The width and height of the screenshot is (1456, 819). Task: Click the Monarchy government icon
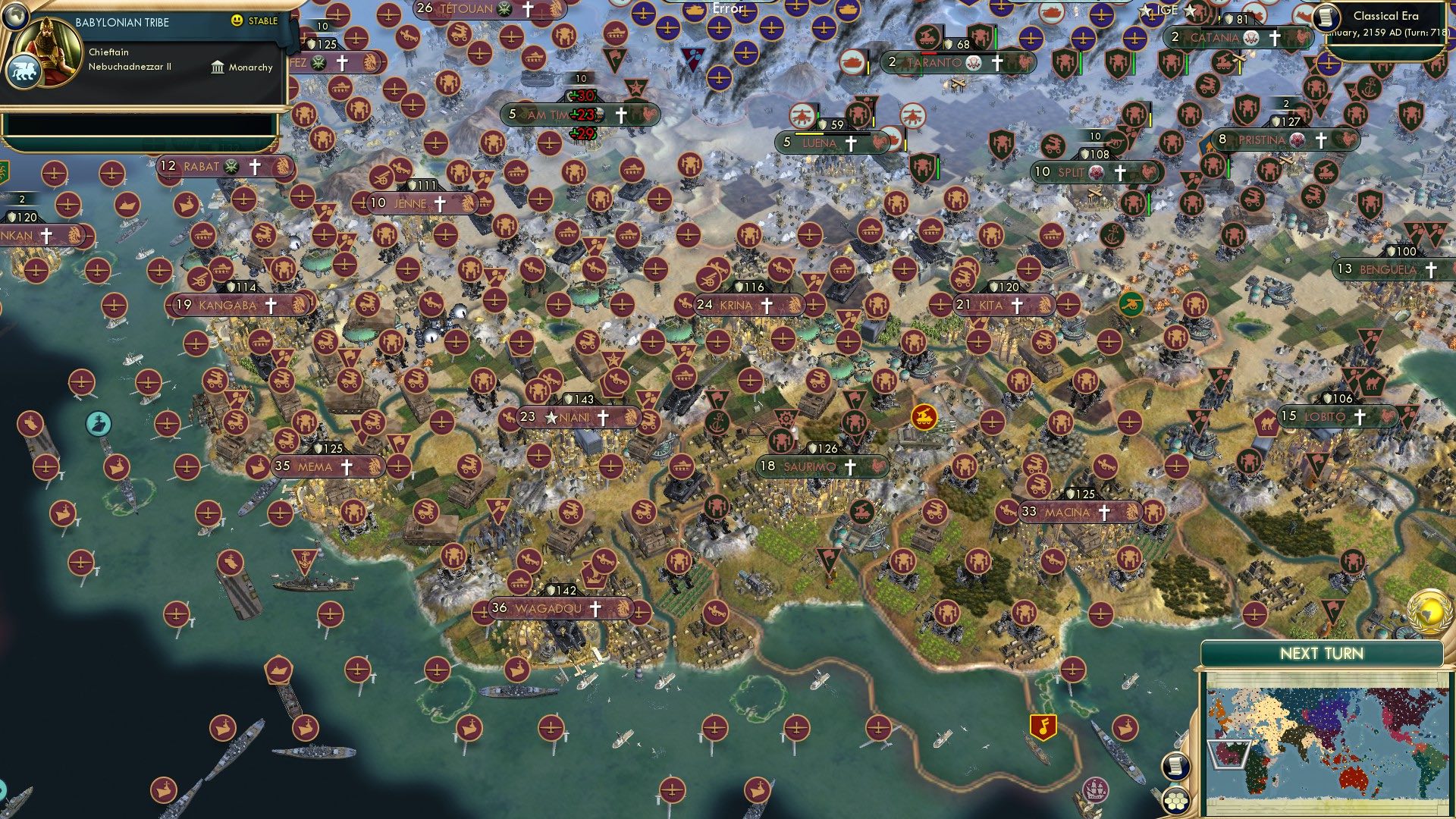tap(218, 67)
